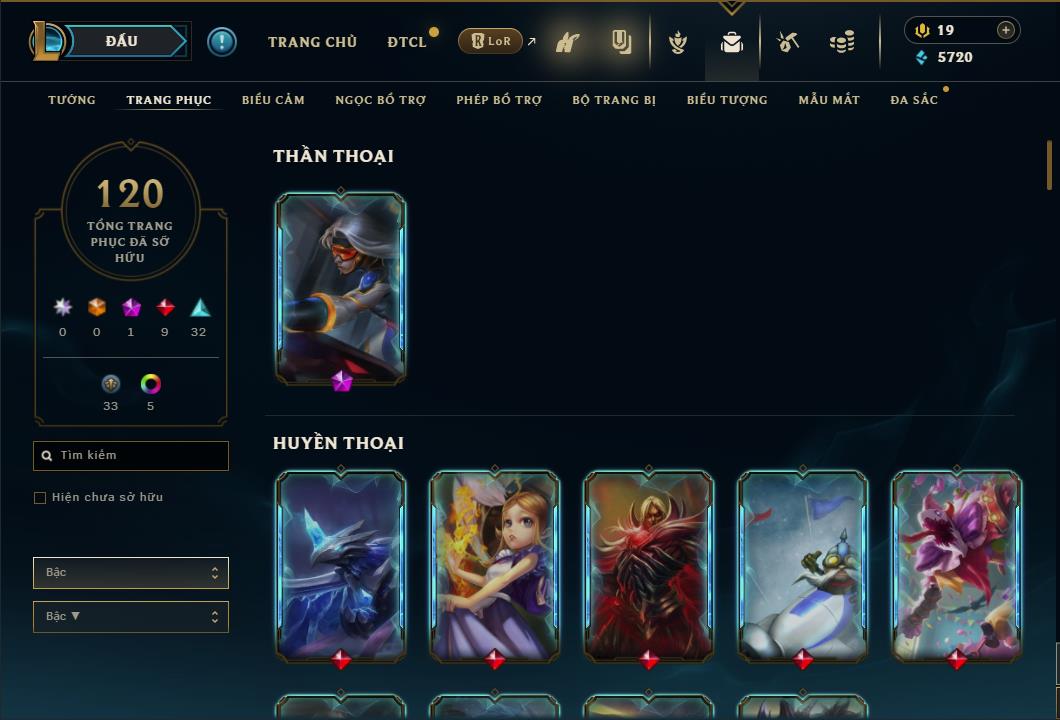This screenshot has height=720, width=1060.
Task: Select the girl with fire skin card
Action: (495, 566)
